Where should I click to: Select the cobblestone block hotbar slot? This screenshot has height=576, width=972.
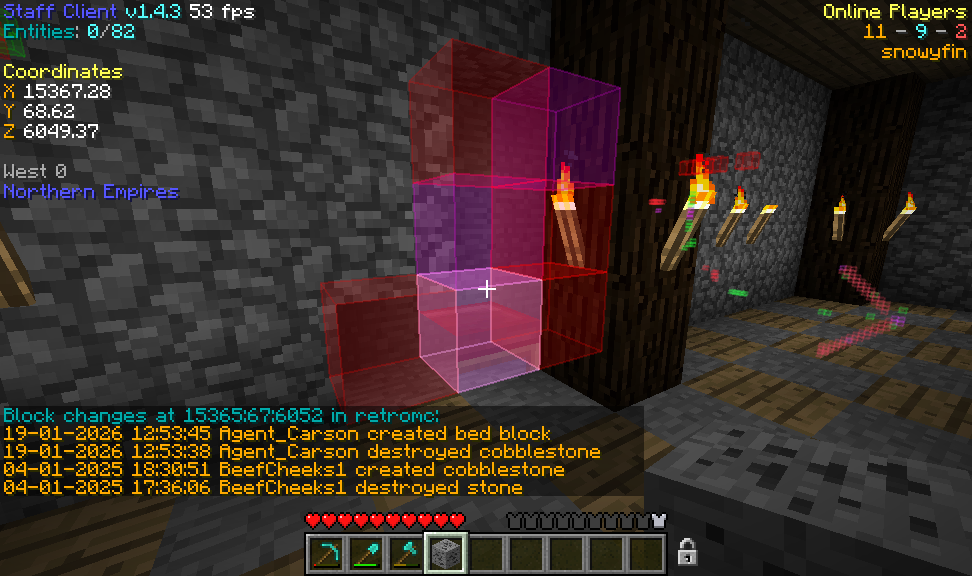coord(446,553)
